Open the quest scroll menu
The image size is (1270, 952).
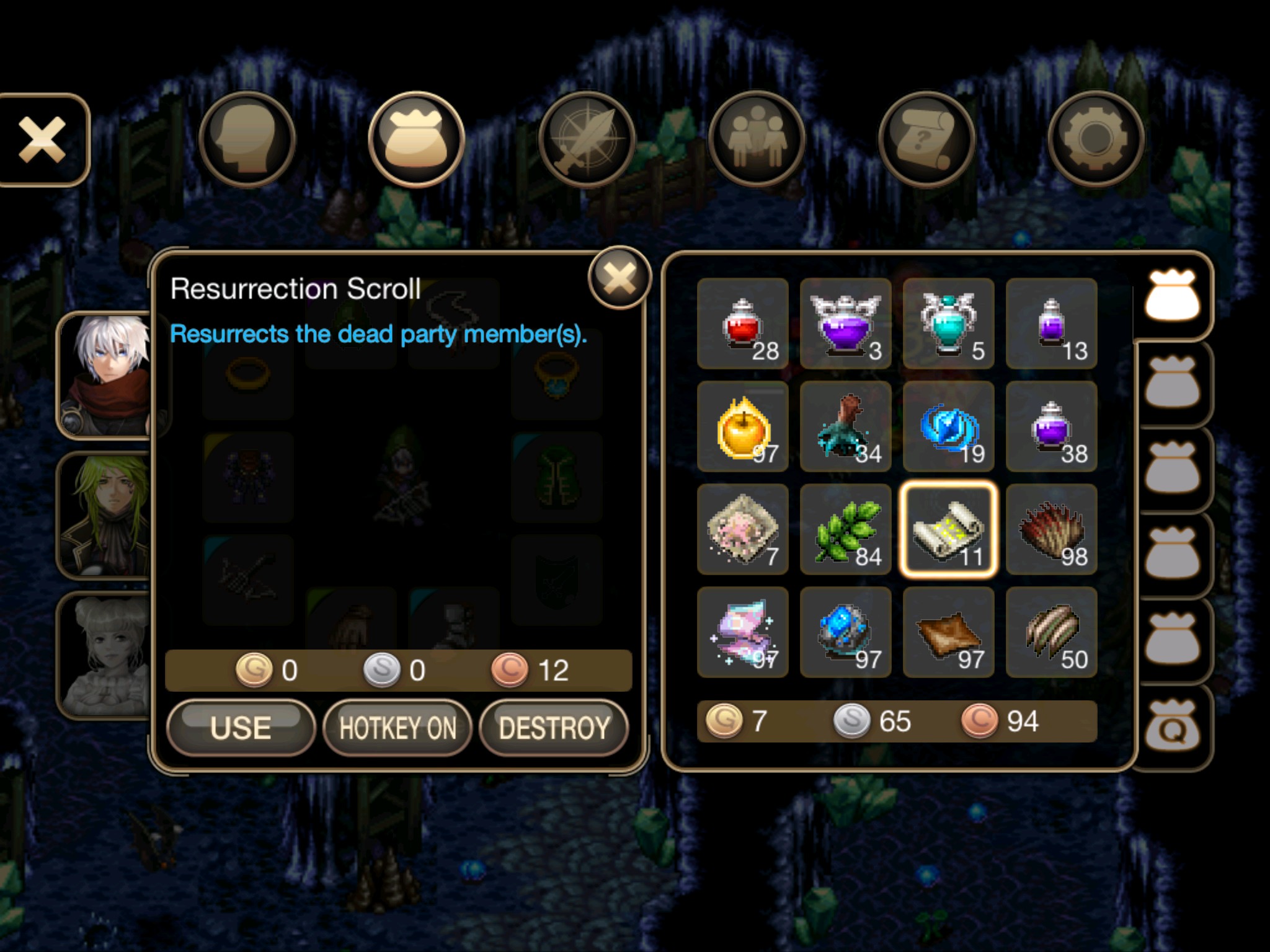[926, 139]
